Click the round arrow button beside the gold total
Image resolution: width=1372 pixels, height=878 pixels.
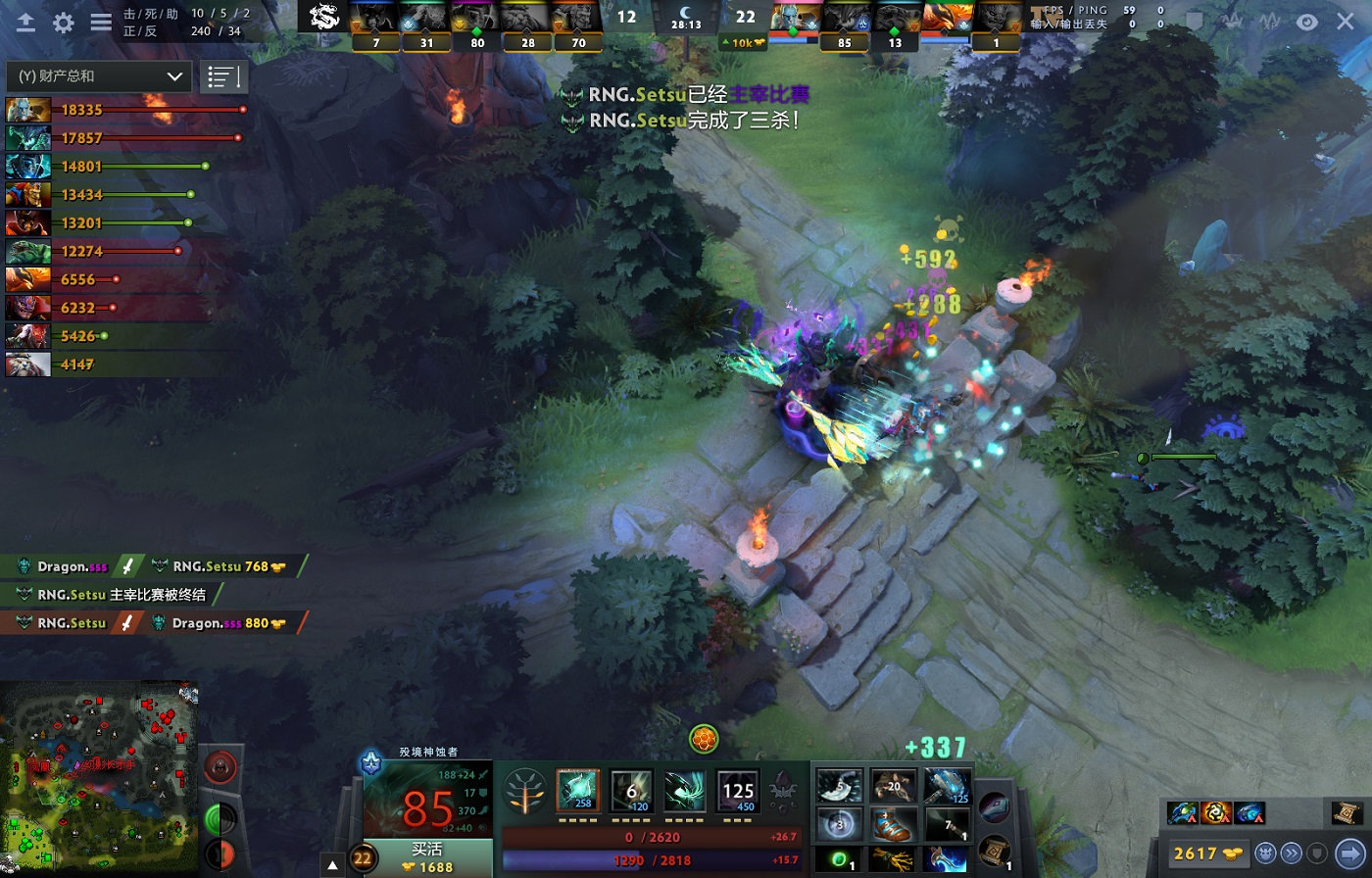tap(1347, 853)
